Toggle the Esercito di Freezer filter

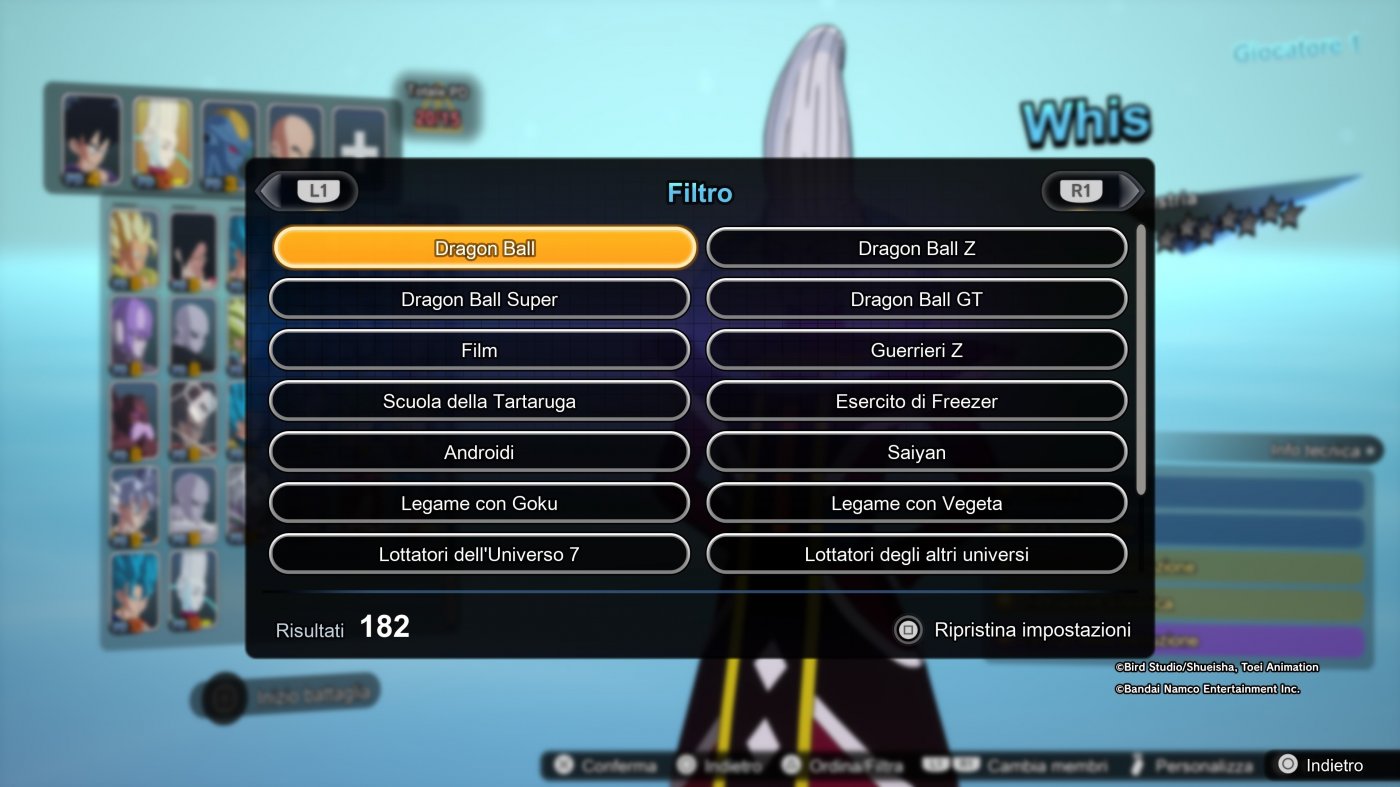(x=916, y=400)
